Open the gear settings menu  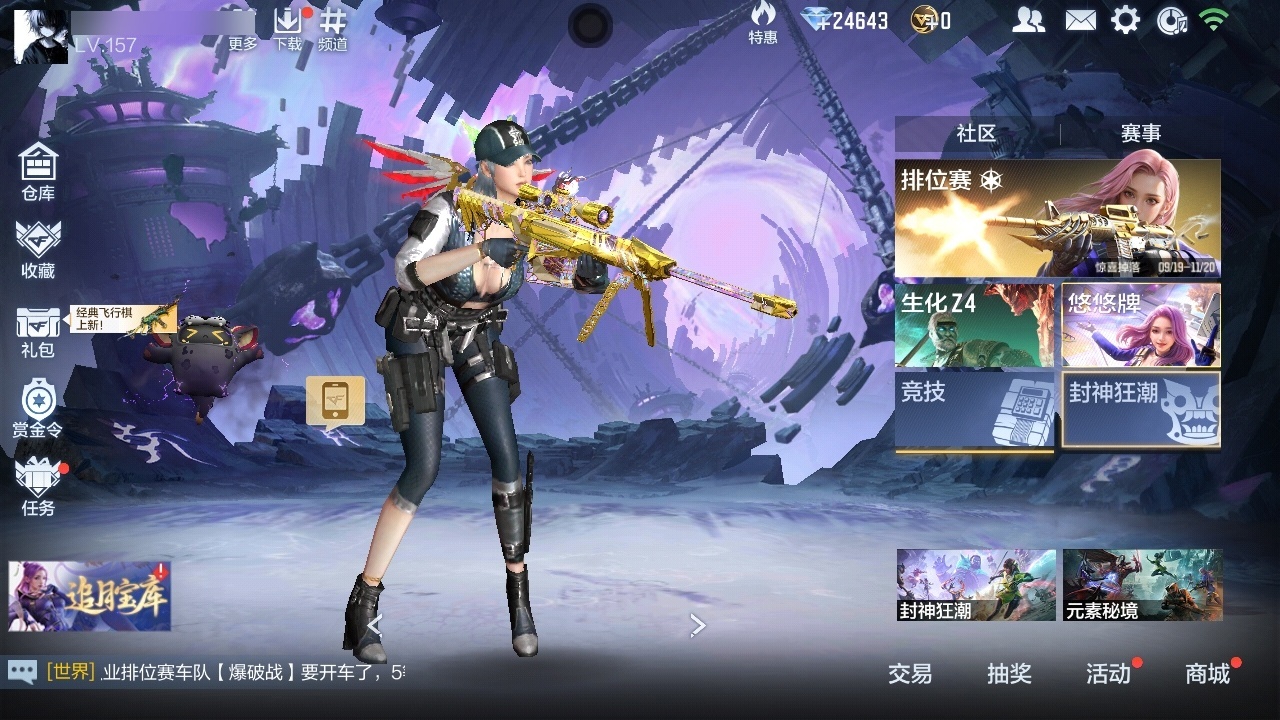(x=1126, y=20)
